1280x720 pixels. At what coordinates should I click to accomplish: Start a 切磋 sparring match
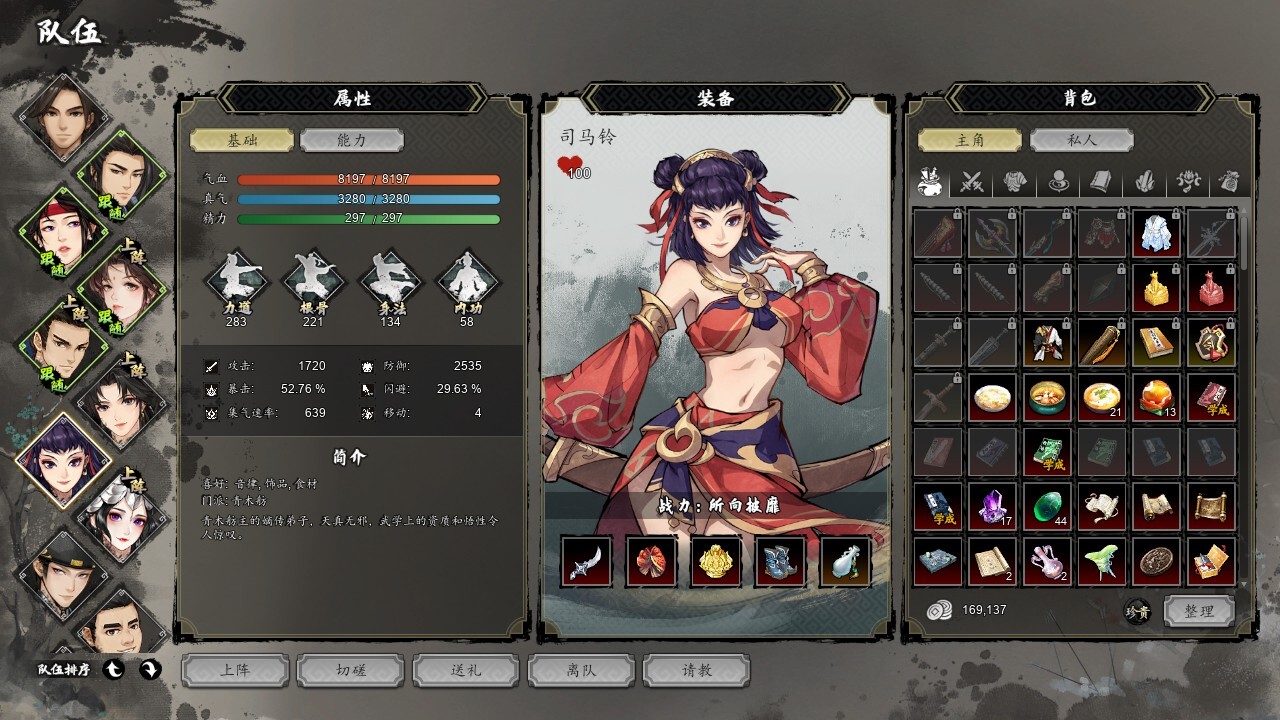pyautogui.click(x=351, y=671)
